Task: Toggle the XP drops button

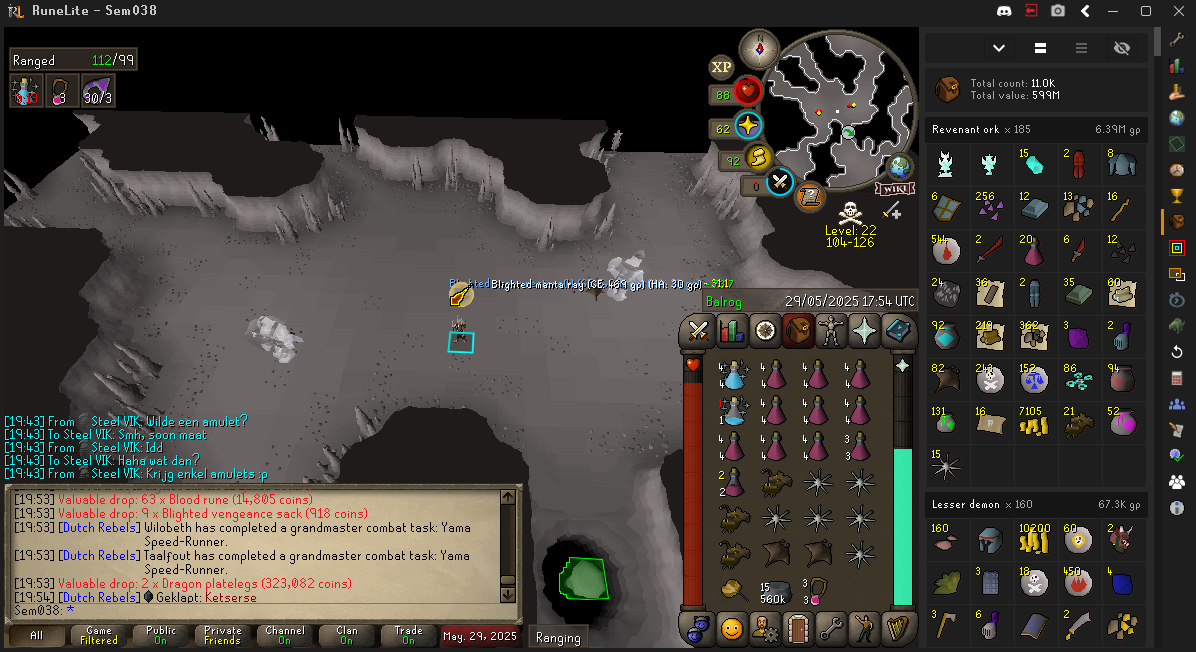Action: coord(721,67)
